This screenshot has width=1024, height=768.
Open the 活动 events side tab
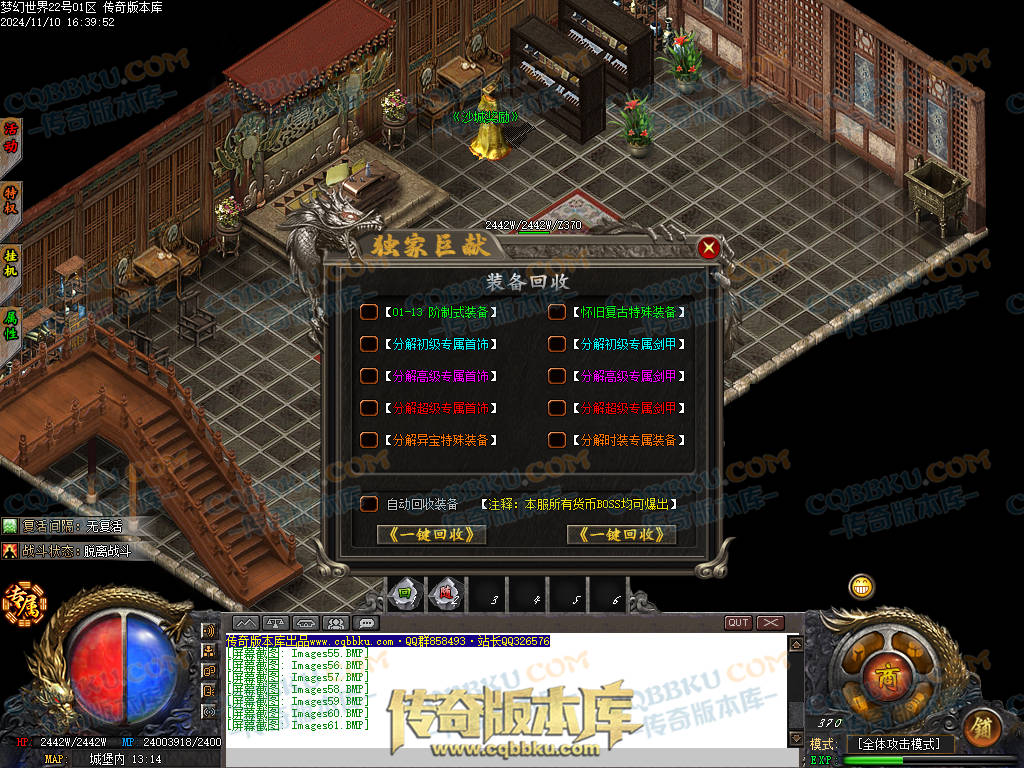pyautogui.click(x=11, y=137)
